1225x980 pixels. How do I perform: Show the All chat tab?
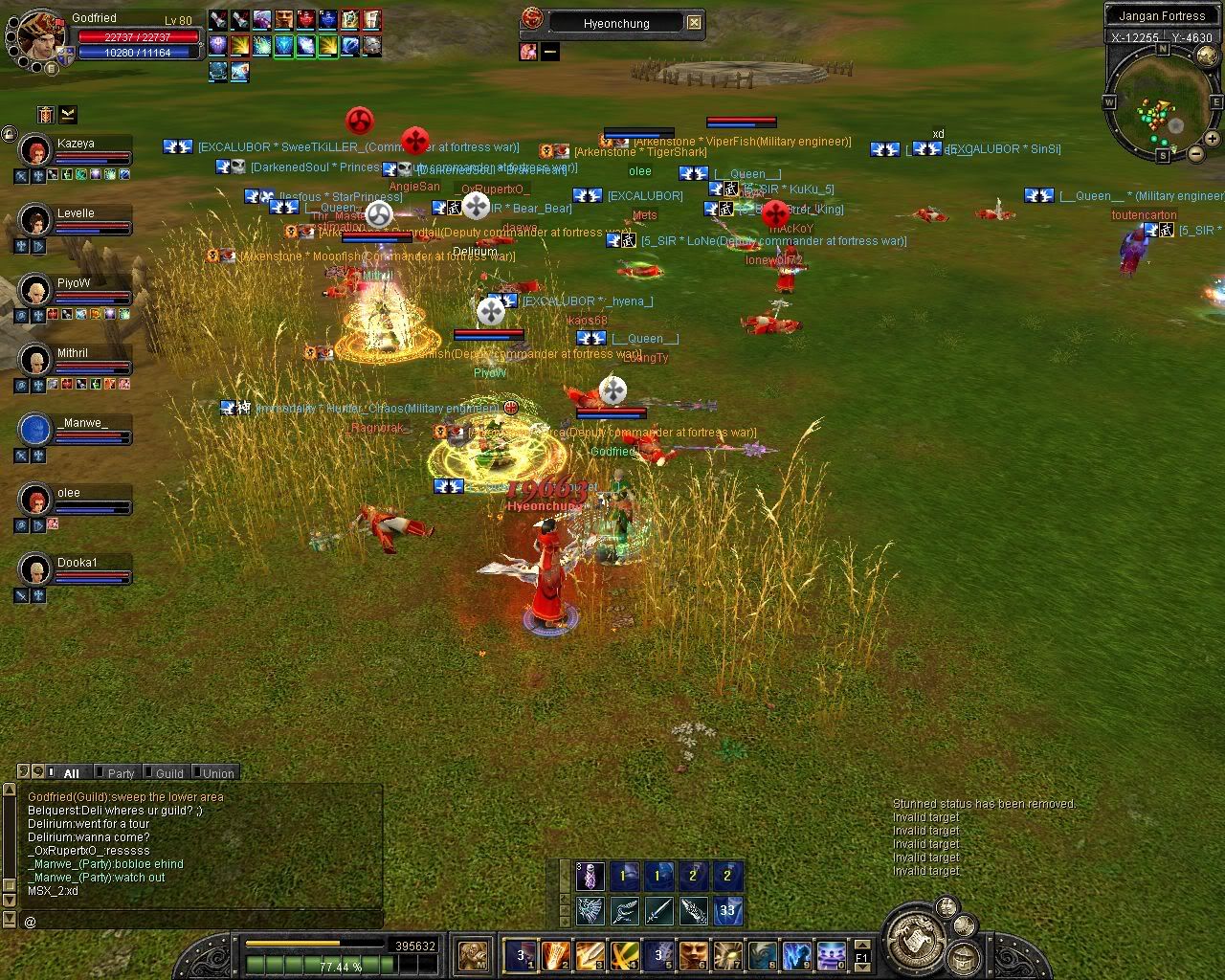(71, 773)
